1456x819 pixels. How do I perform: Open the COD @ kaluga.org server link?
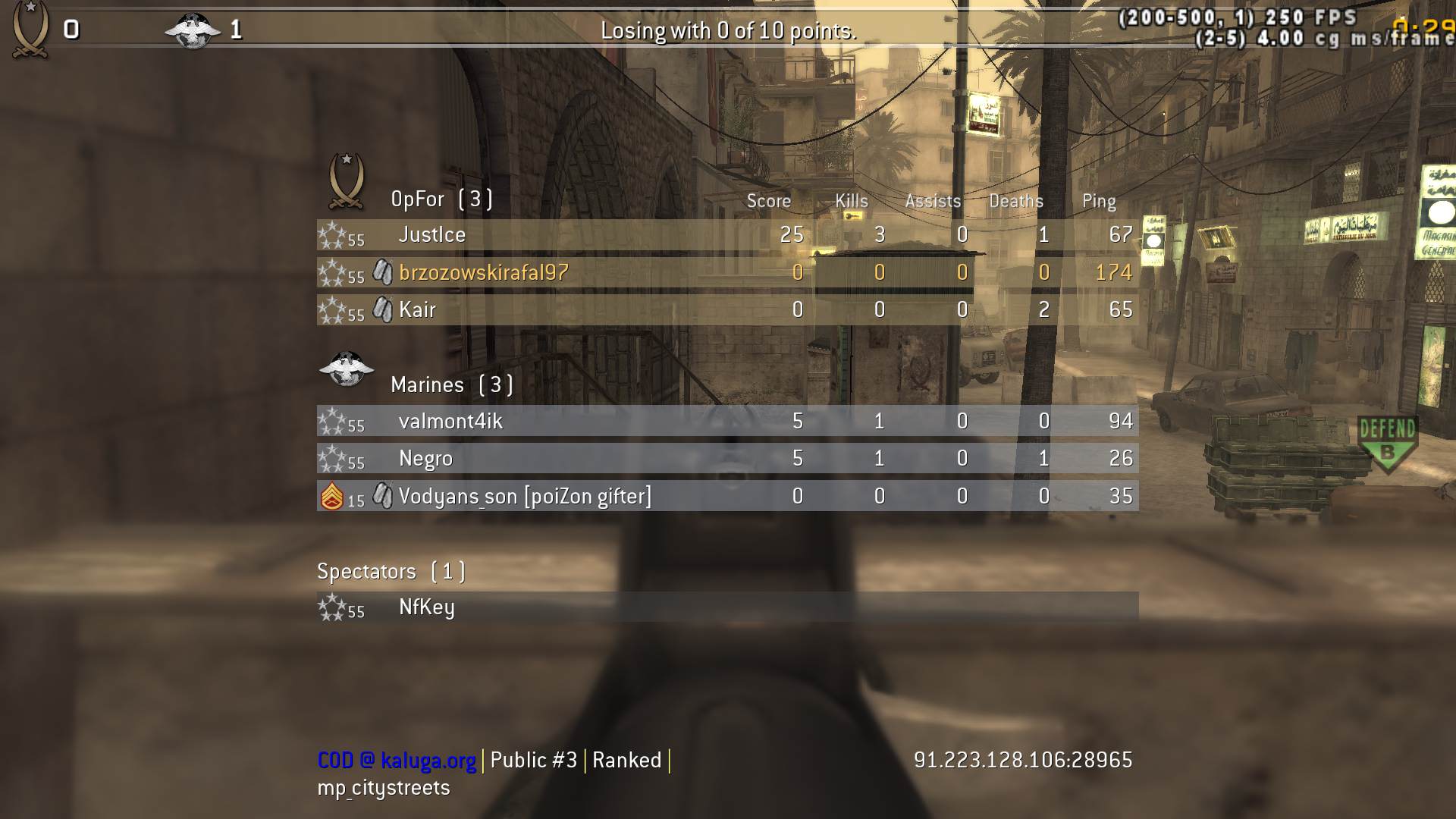point(396,759)
